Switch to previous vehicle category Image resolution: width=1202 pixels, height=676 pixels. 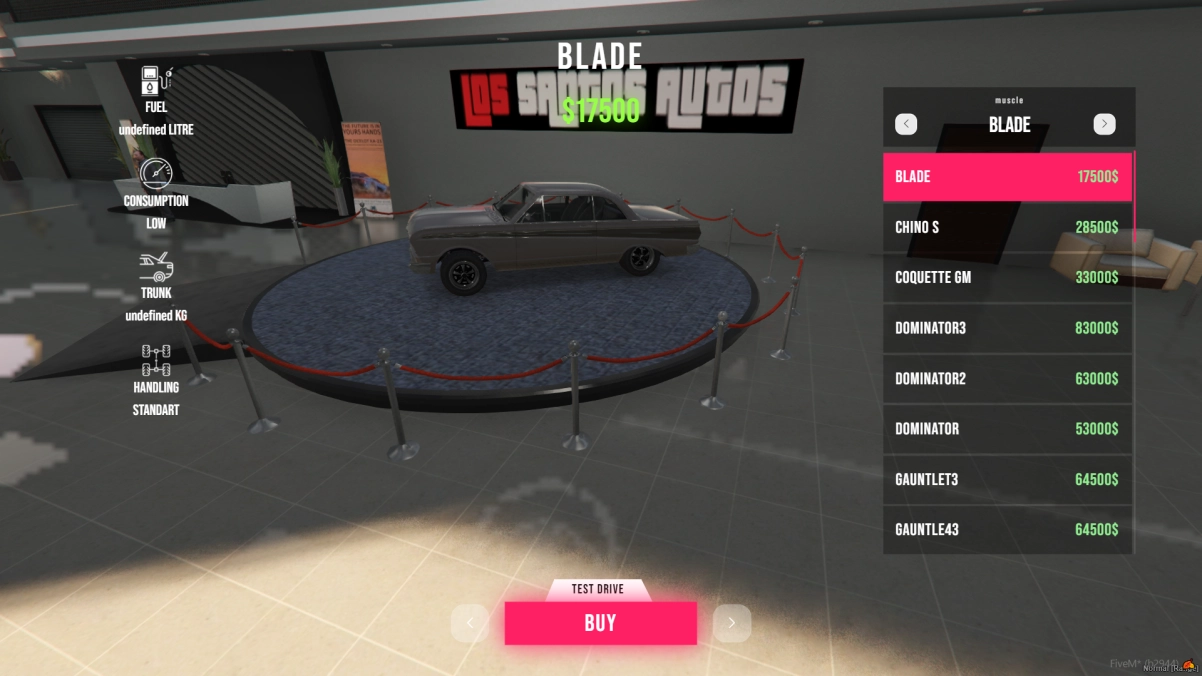[906, 124]
